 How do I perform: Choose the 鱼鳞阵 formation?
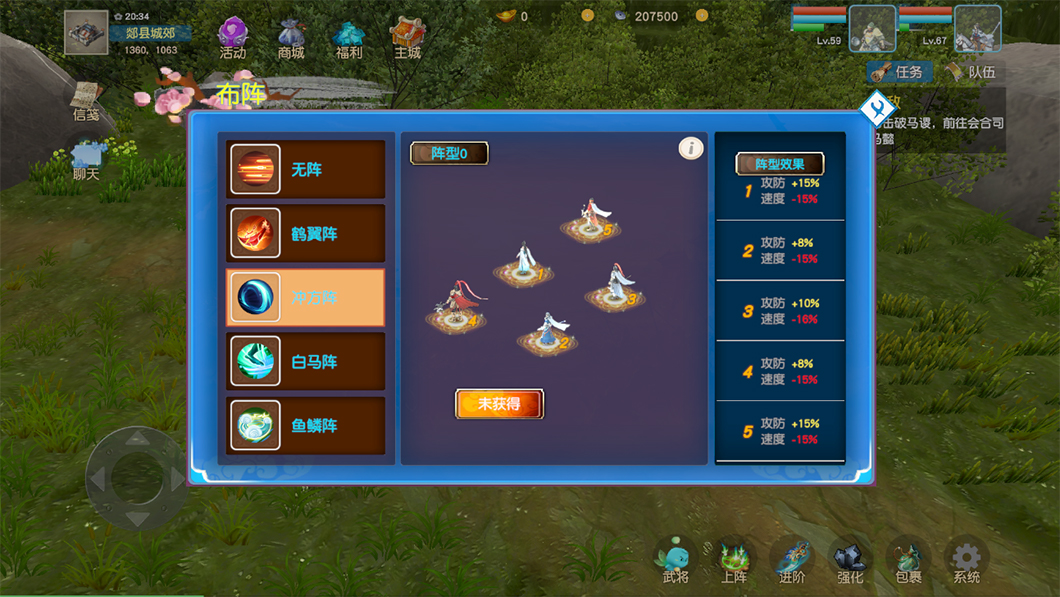tap(306, 426)
